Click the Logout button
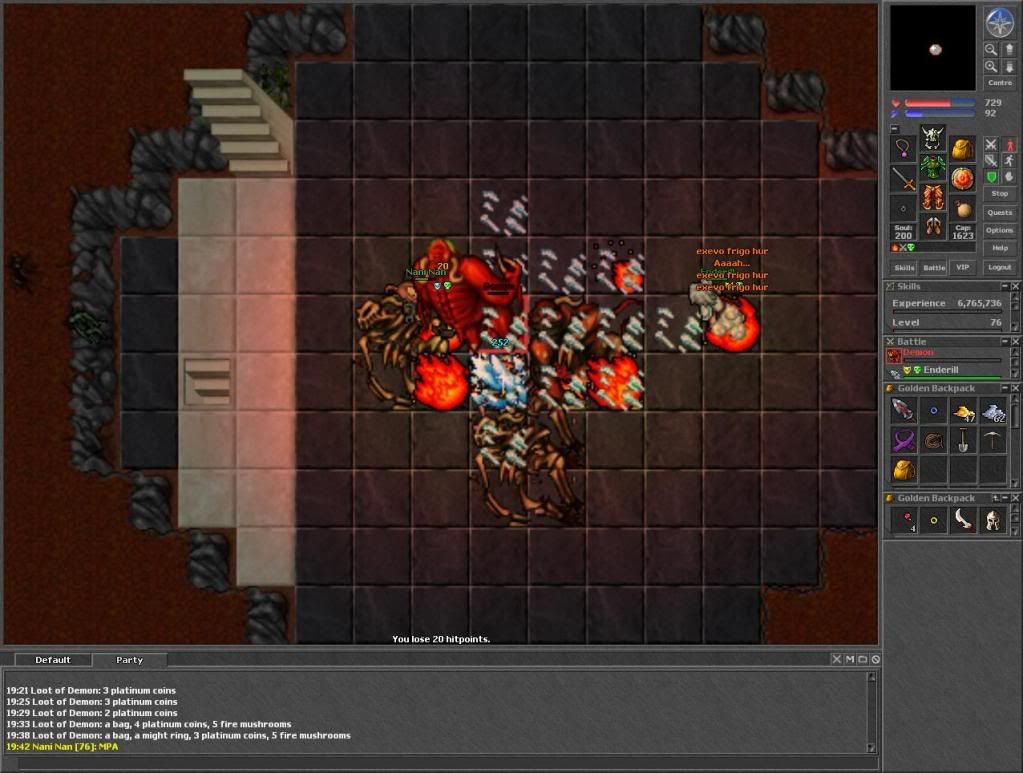 tap(999, 267)
